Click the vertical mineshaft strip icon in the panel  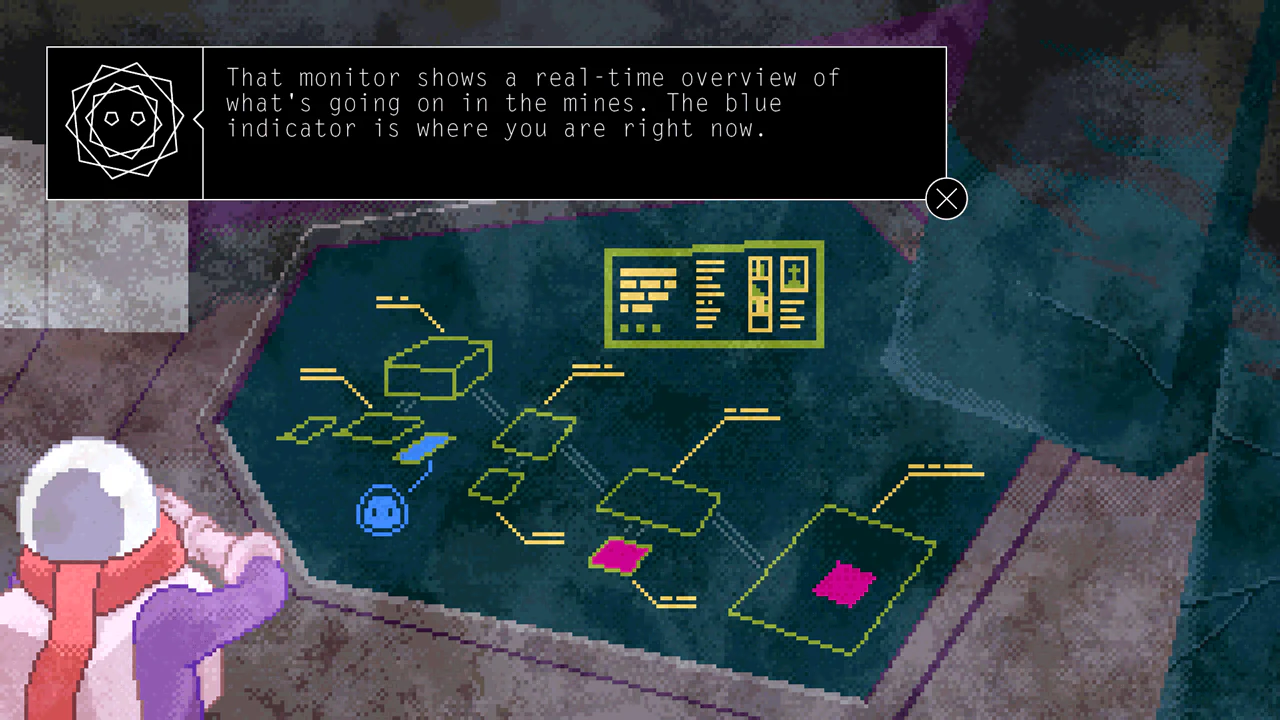click(760, 293)
